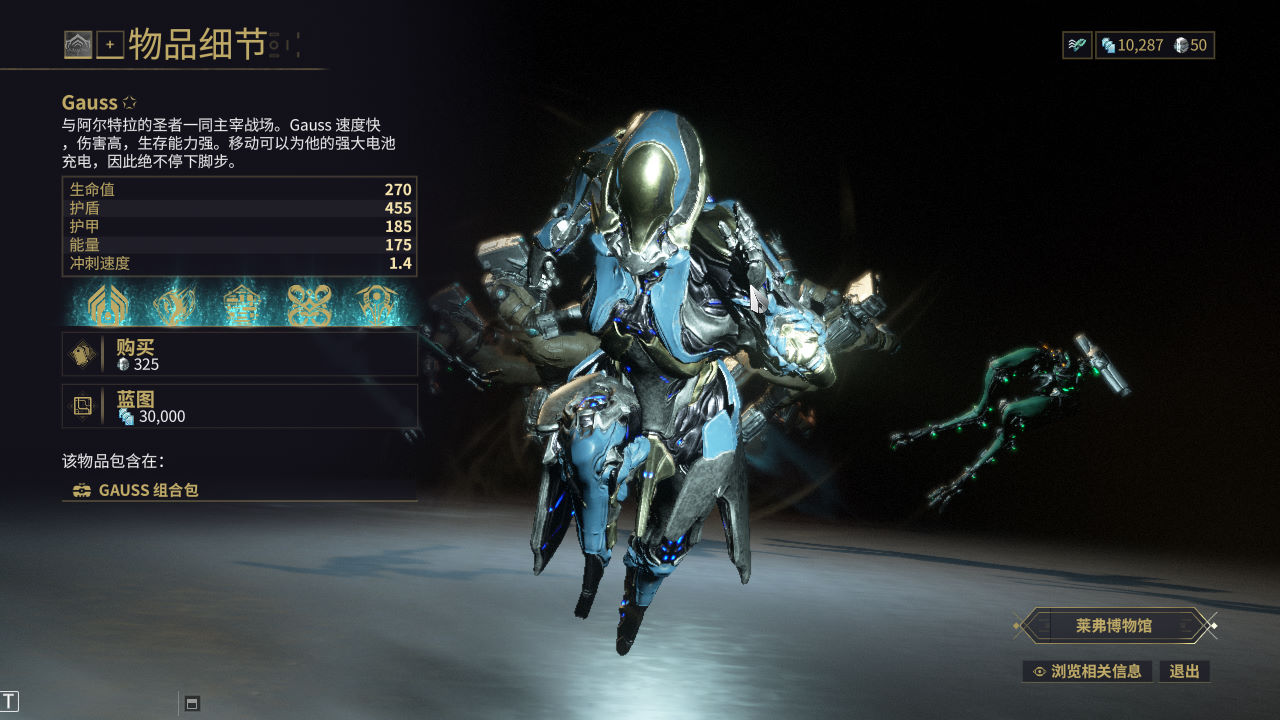The image size is (1280, 720).
Task: Click the plus icon beside 物品细节 title
Action: point(110,44)
